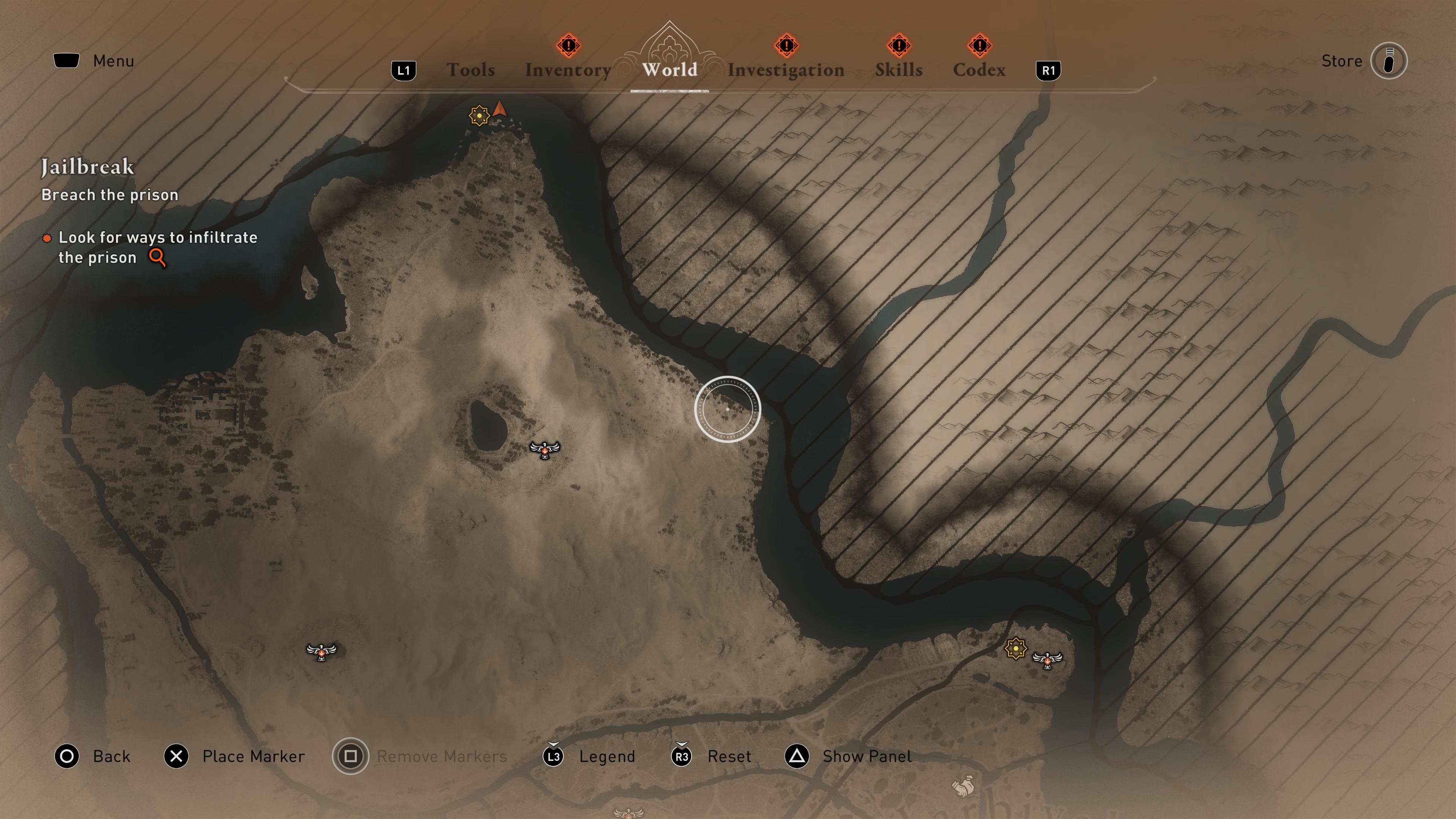Image resolution: width=1456 pixels, height=819 pixels.
Task: Click the gold marker beside the player arrow
Action: pos(479,115)
